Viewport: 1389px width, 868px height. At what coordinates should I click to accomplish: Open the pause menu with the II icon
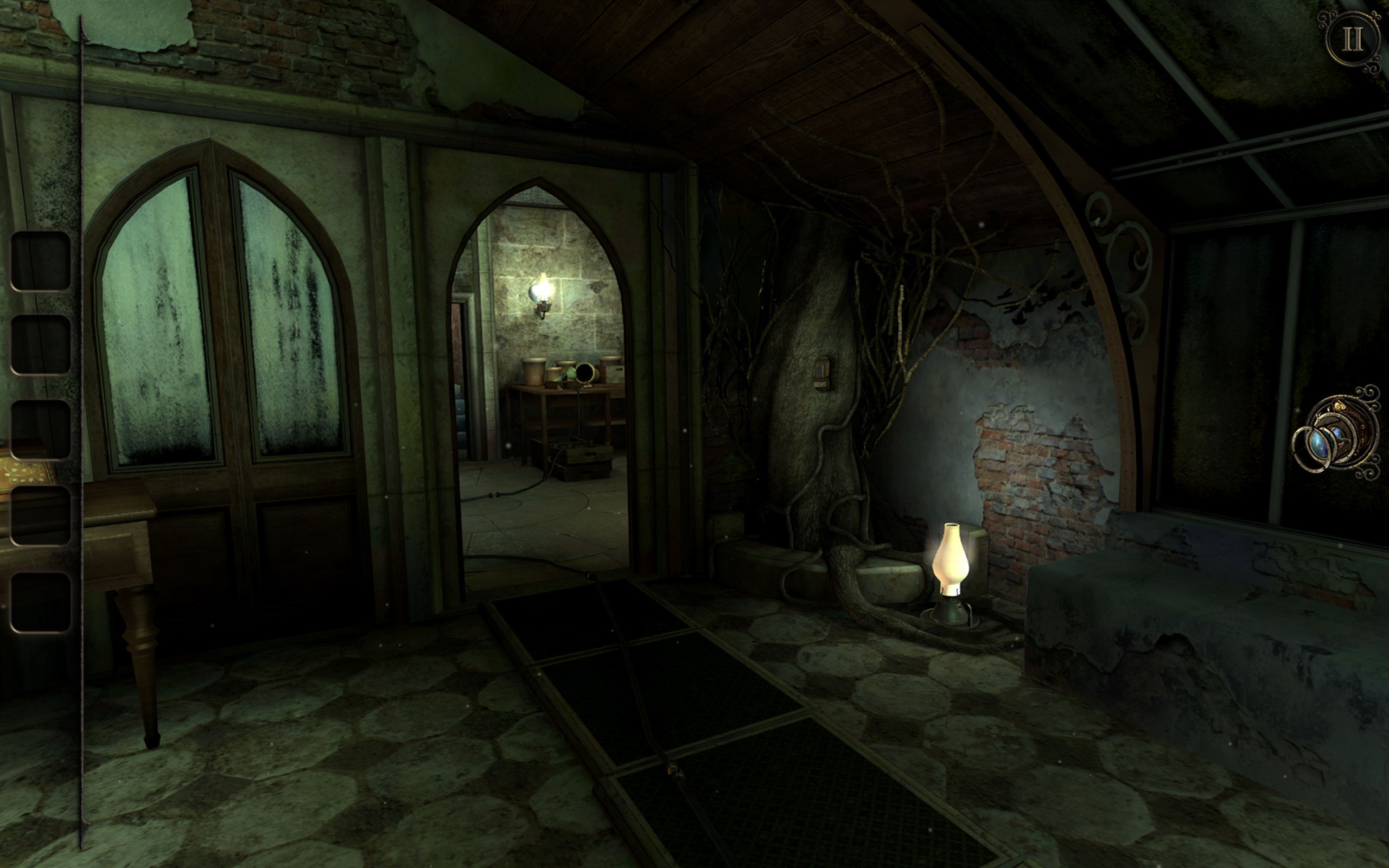pyautogui.click(x=1353, y=40)
